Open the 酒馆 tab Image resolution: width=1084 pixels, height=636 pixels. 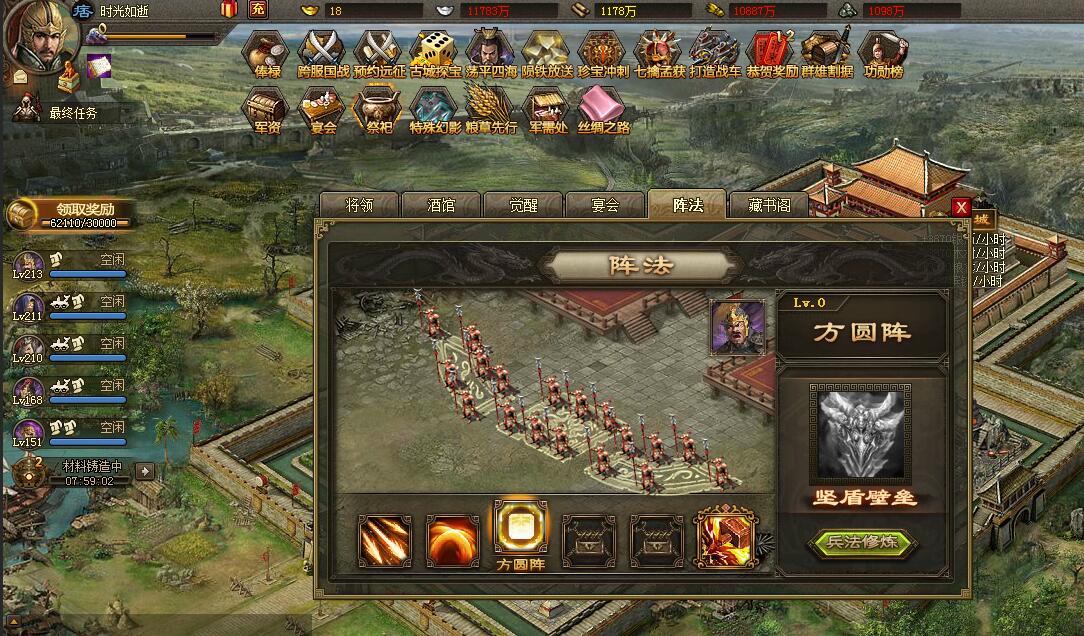[441, 205]
